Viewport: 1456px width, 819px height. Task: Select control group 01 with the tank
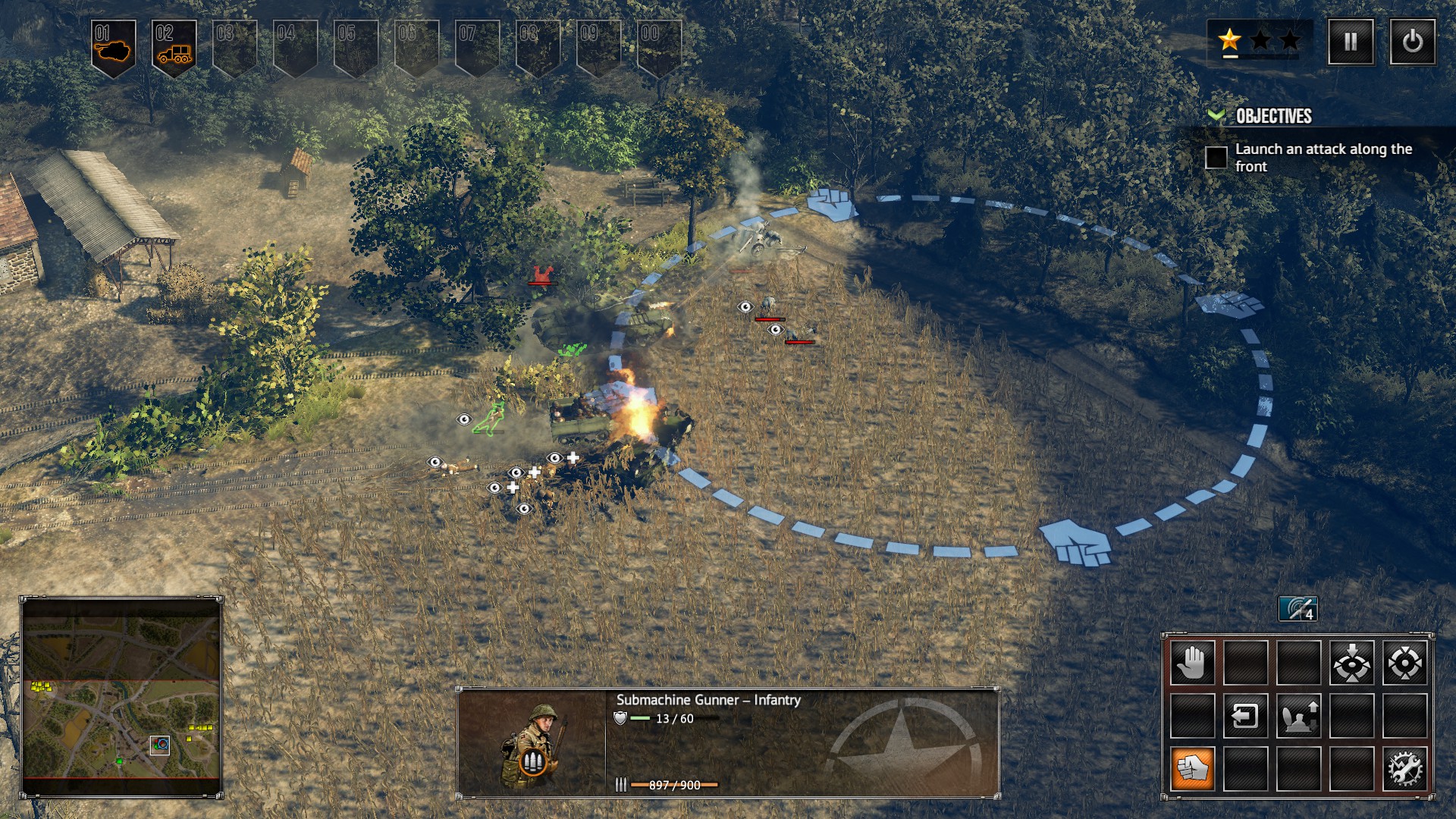point(113,46)
